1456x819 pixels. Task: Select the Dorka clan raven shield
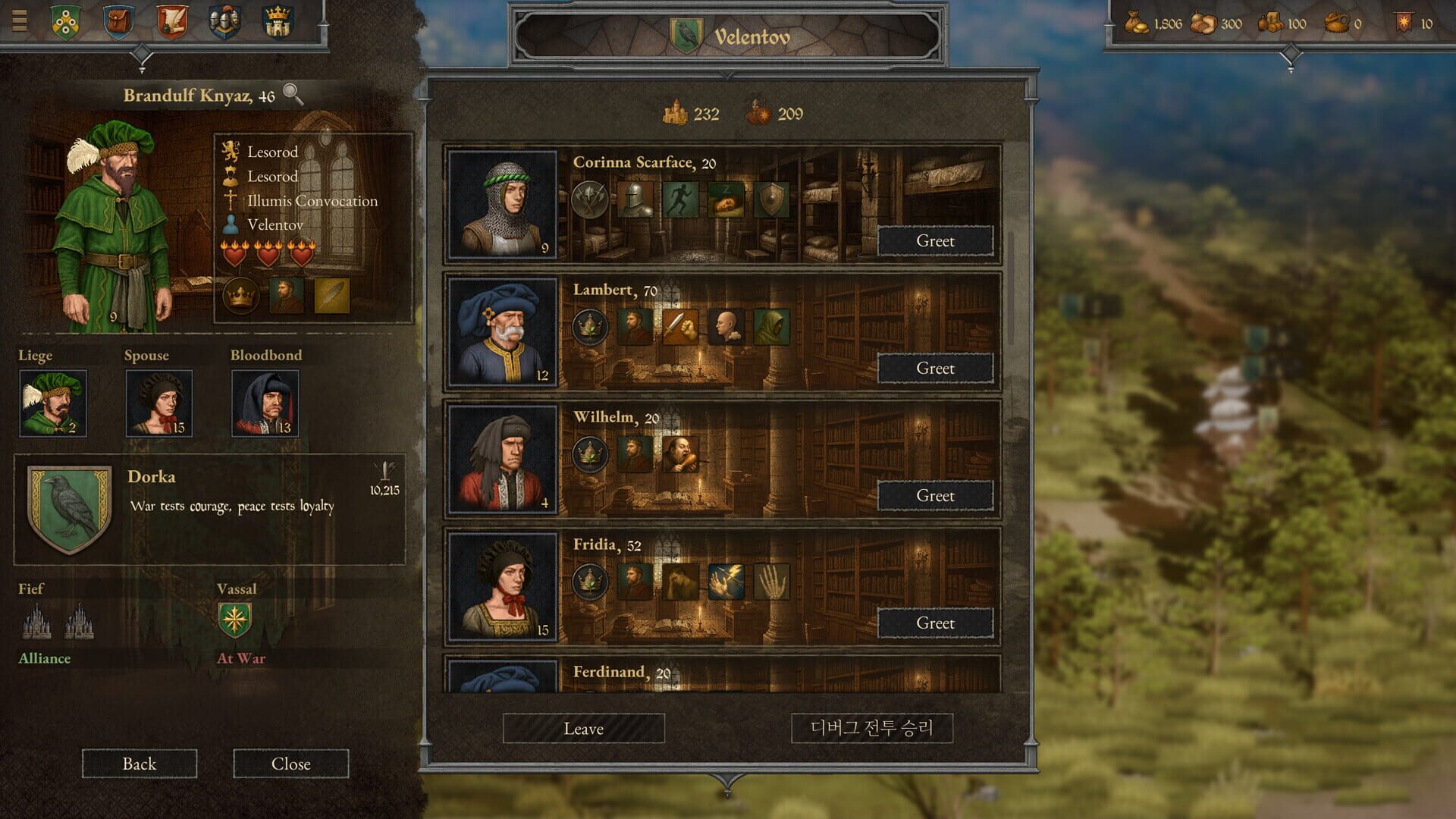(69, 509)
